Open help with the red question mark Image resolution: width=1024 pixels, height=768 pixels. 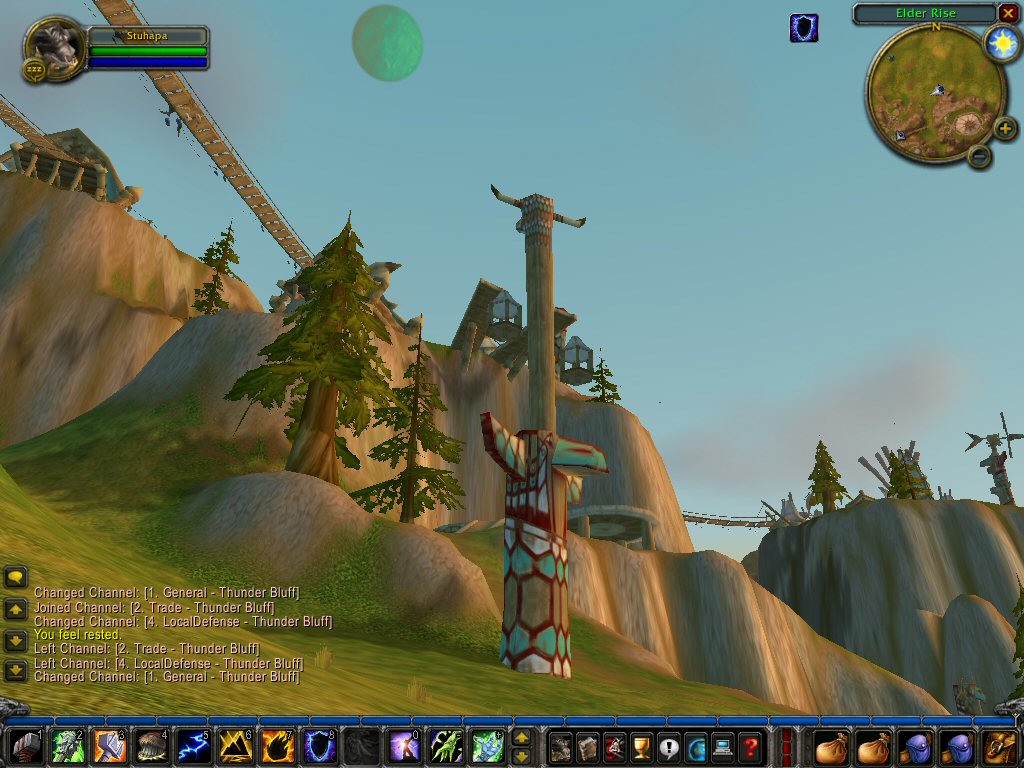(750, 747)
